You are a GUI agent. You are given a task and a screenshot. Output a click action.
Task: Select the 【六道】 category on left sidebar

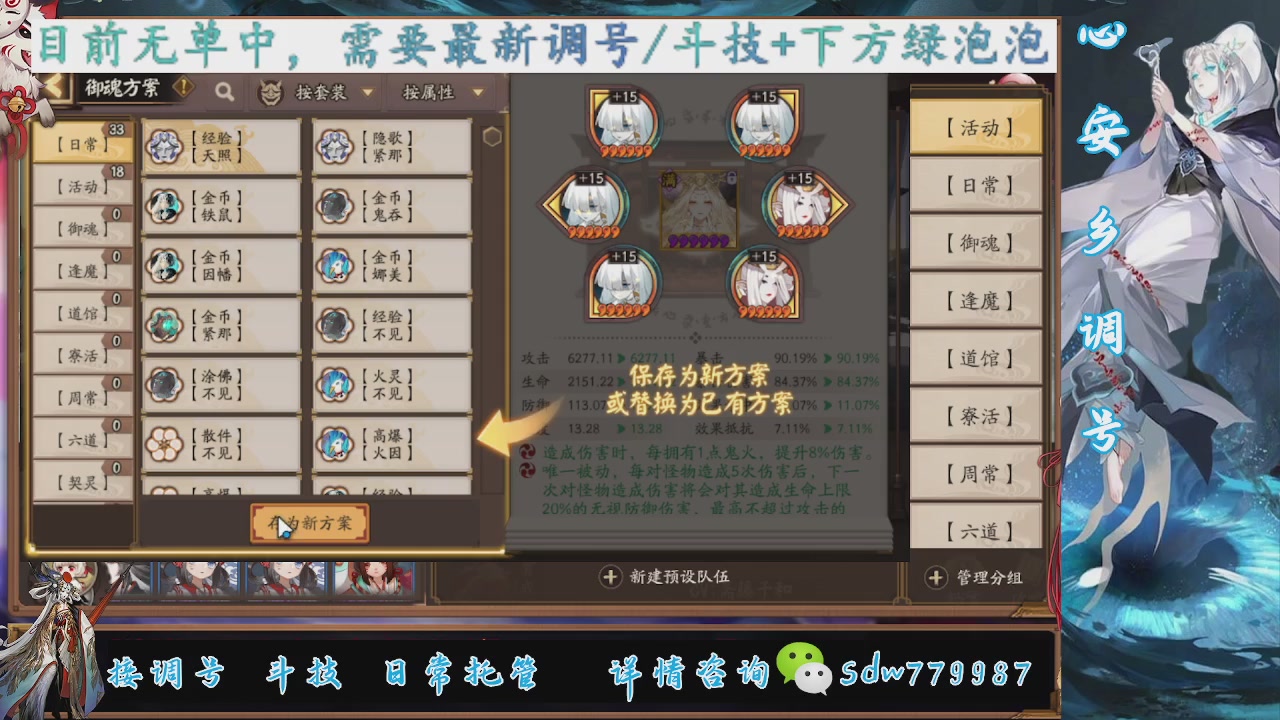coord(80,440)
